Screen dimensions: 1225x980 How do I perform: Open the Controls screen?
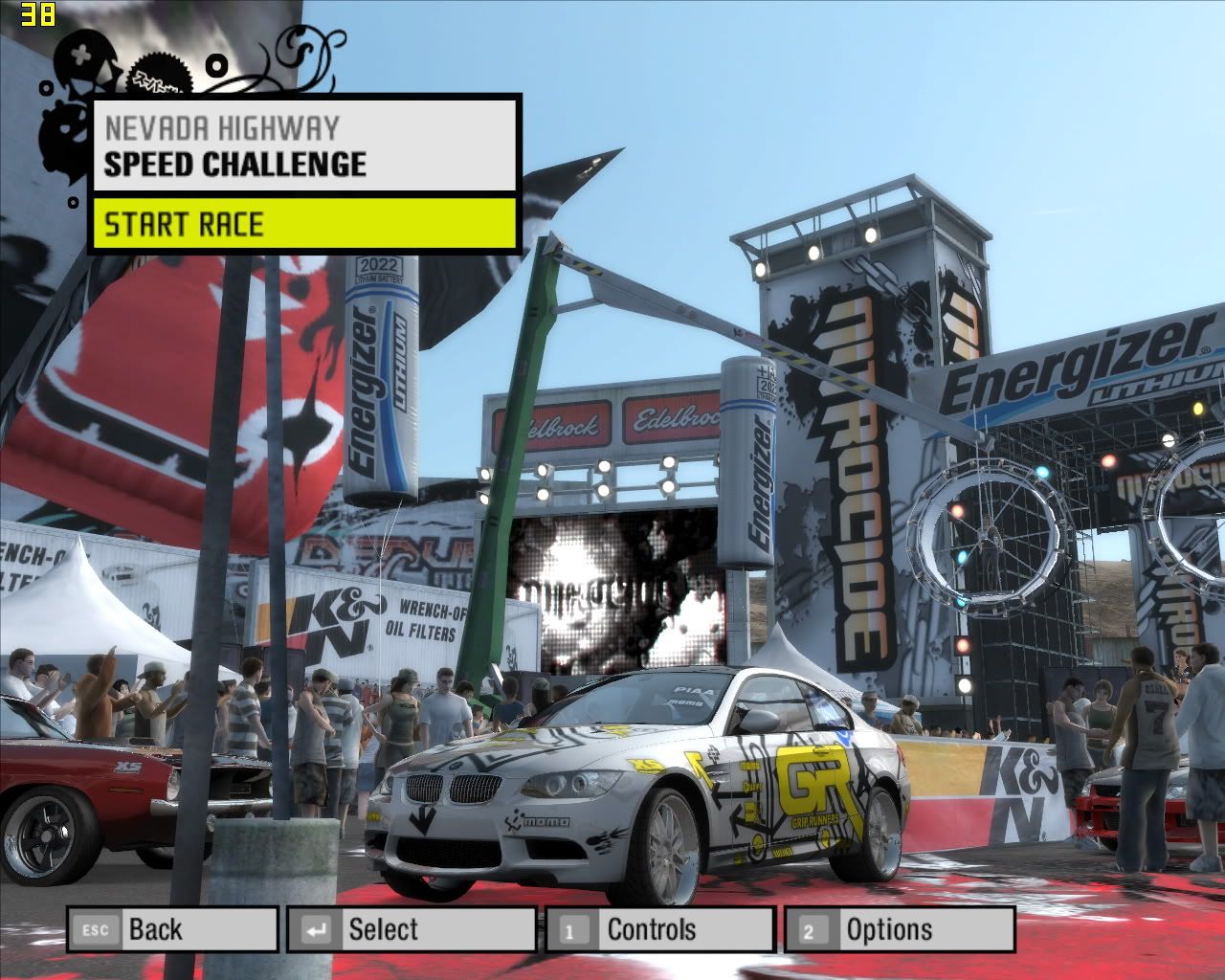(x=659, y=929)
